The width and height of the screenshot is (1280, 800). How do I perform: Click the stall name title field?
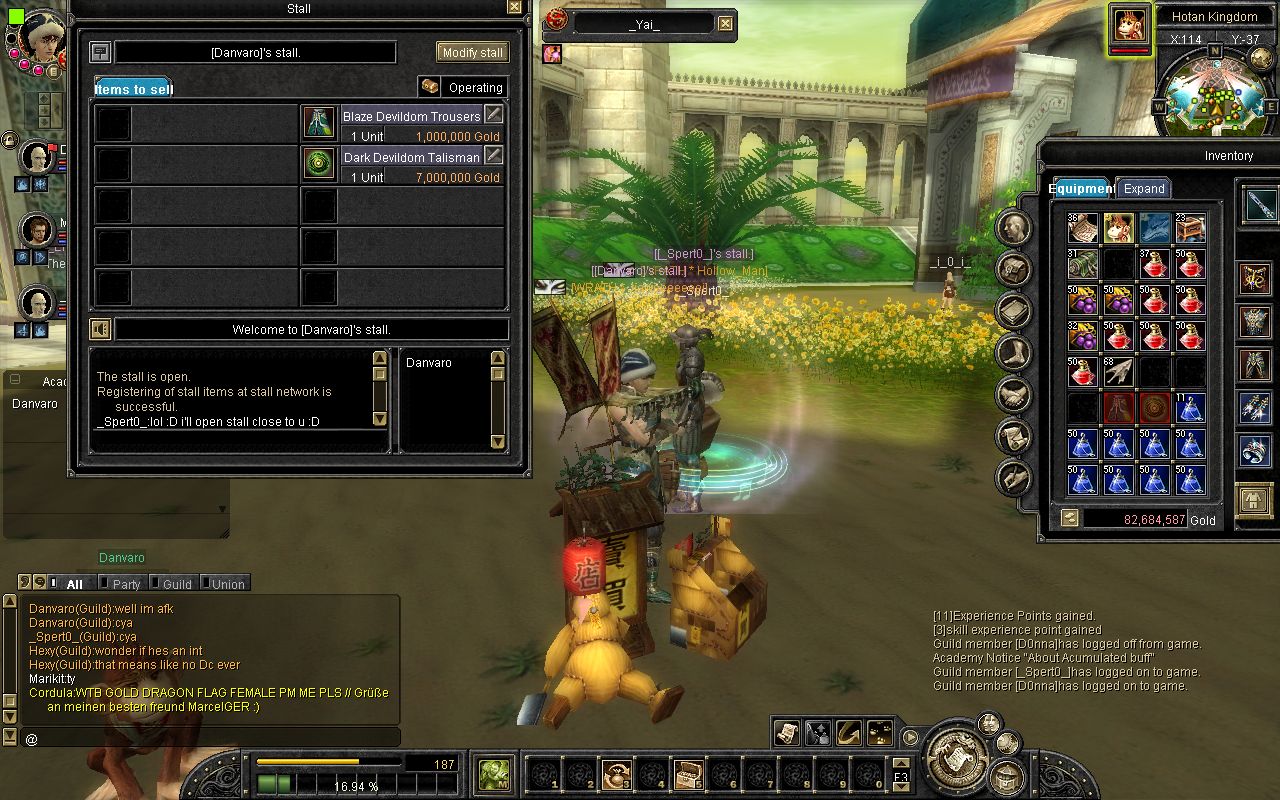coord(255,52)
